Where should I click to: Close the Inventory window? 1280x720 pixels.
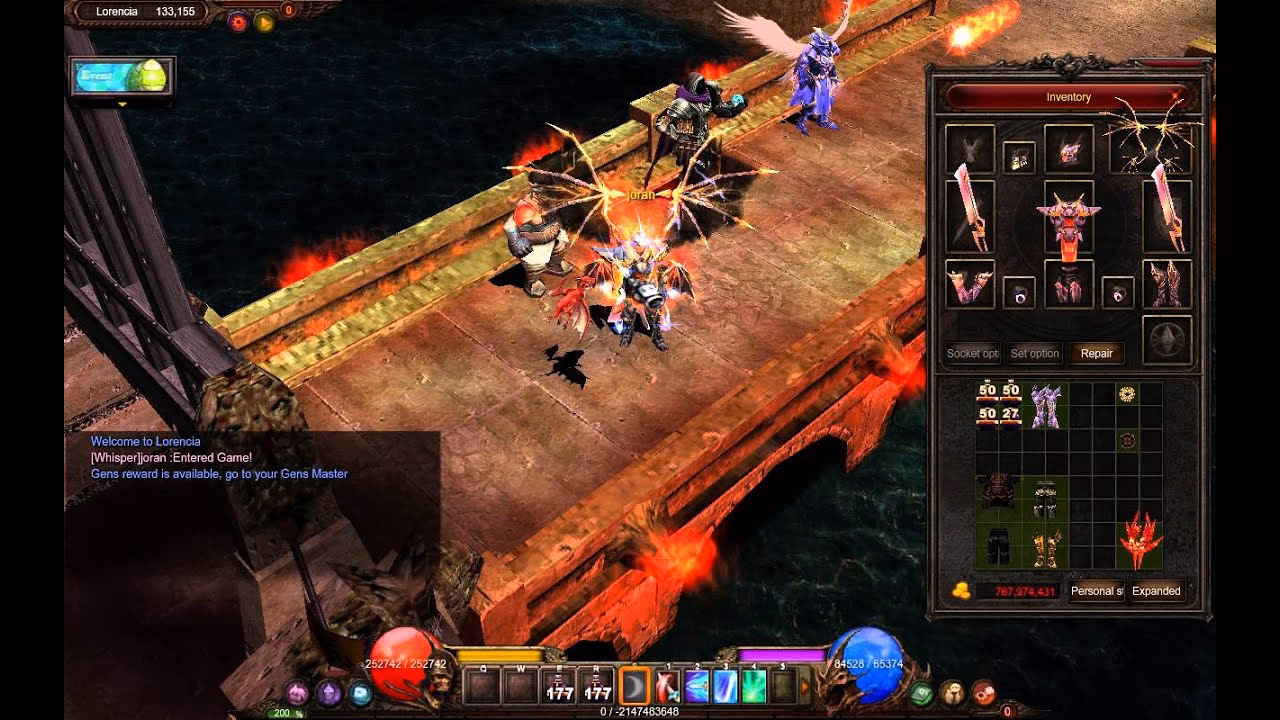coord(1175,97)
